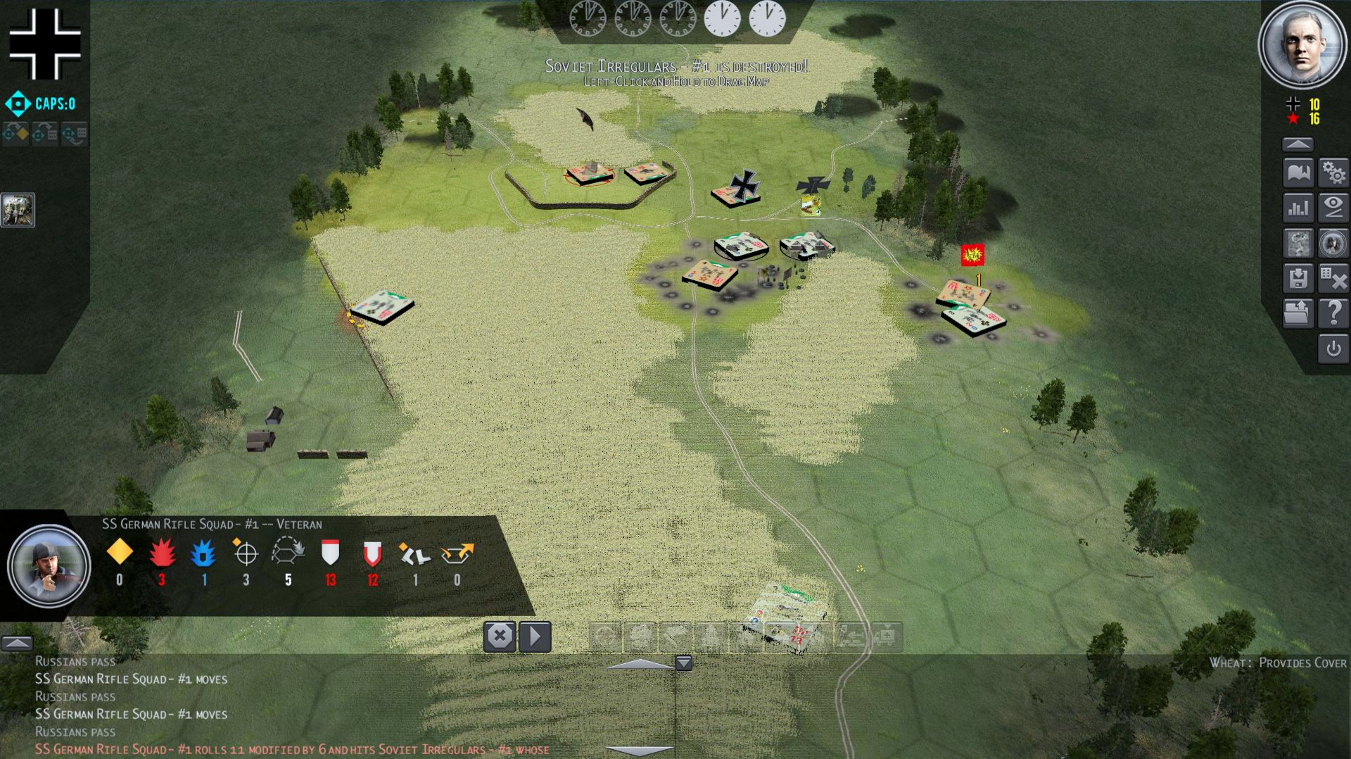This screenshot has width=1351, height=759.
Task: Cancel the current action with the X button
Action: tap(499, 635)
